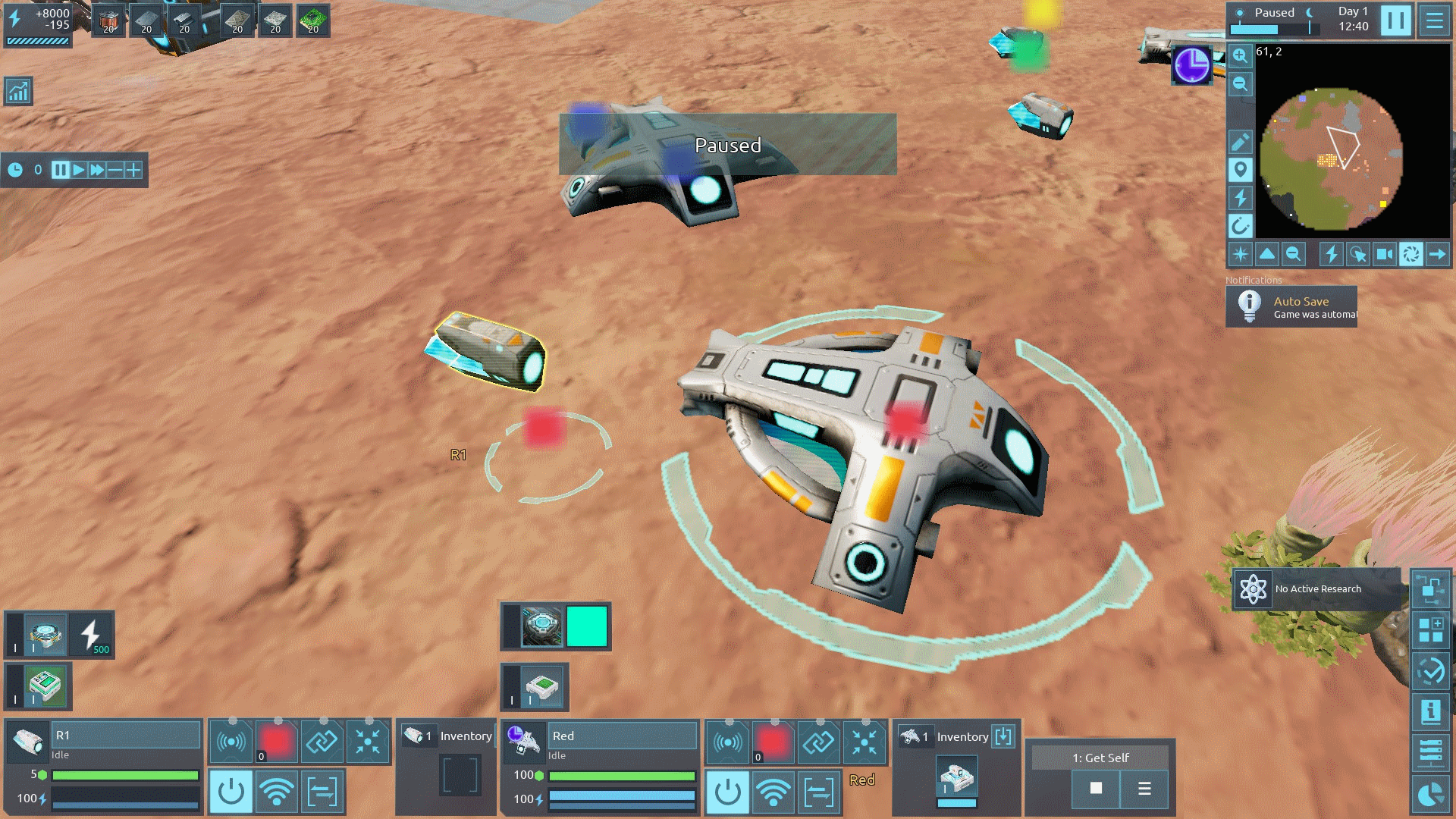Select the R1 unit name field
1456x819 pixels.
126,735
